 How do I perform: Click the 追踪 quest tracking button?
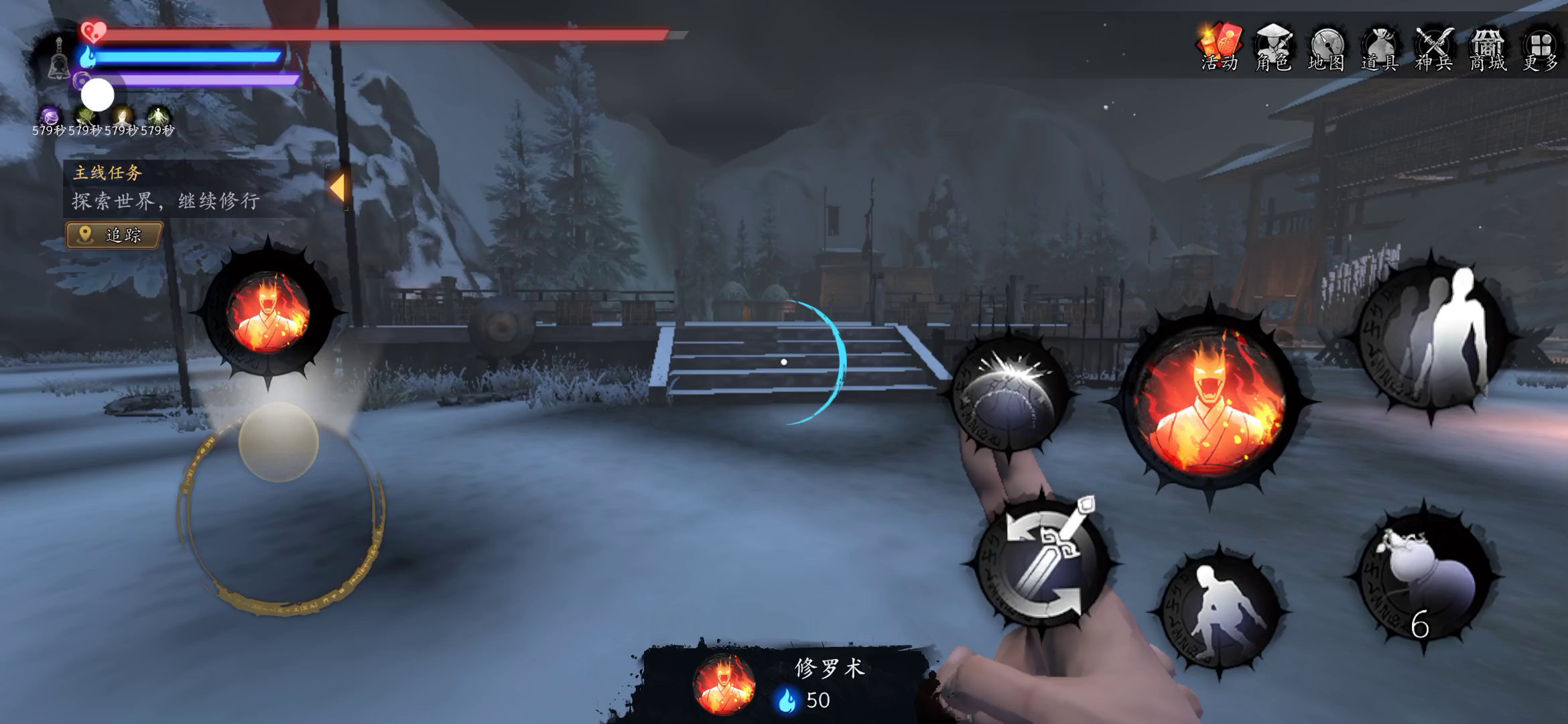(x=115, y=235)
